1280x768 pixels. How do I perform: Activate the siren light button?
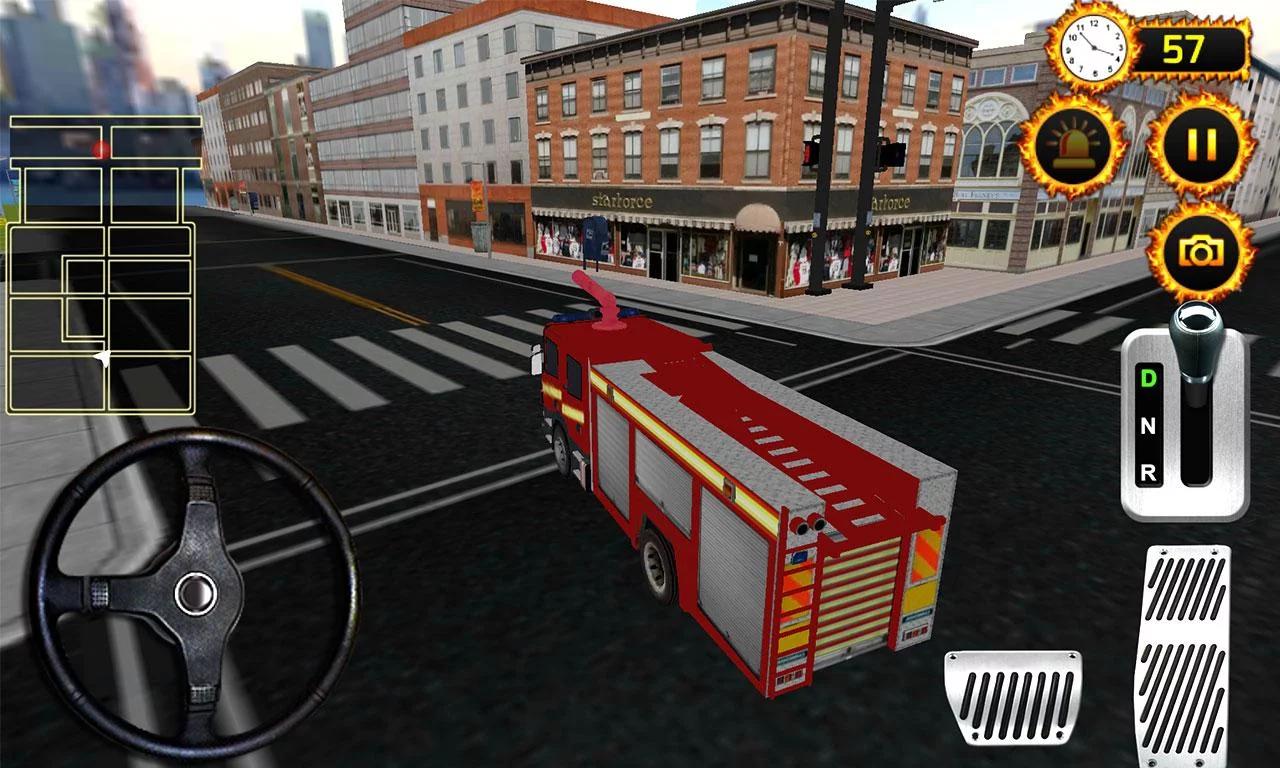click(1075, 144)
